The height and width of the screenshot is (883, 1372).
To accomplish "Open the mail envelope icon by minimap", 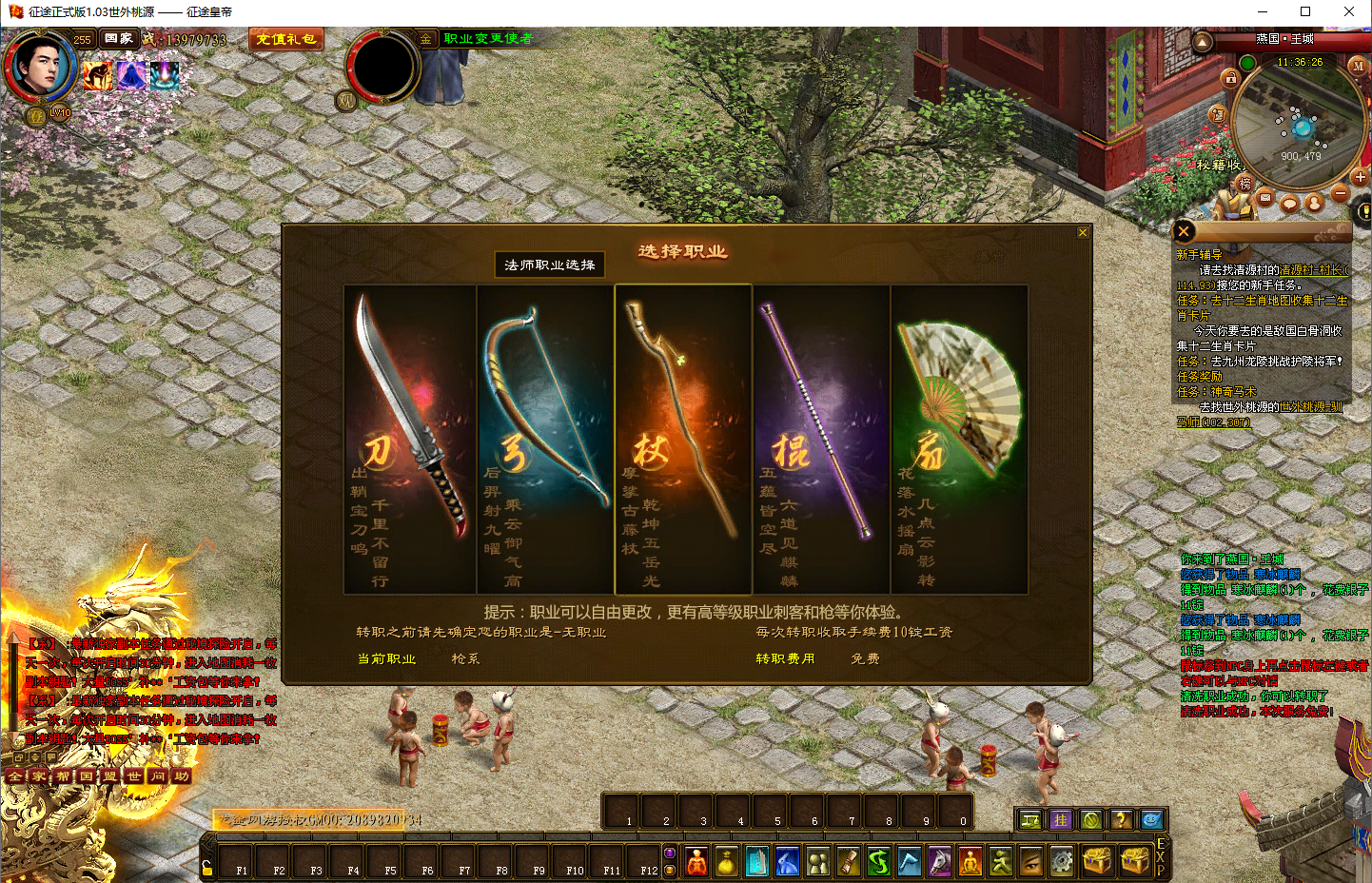I will 1264,198.
